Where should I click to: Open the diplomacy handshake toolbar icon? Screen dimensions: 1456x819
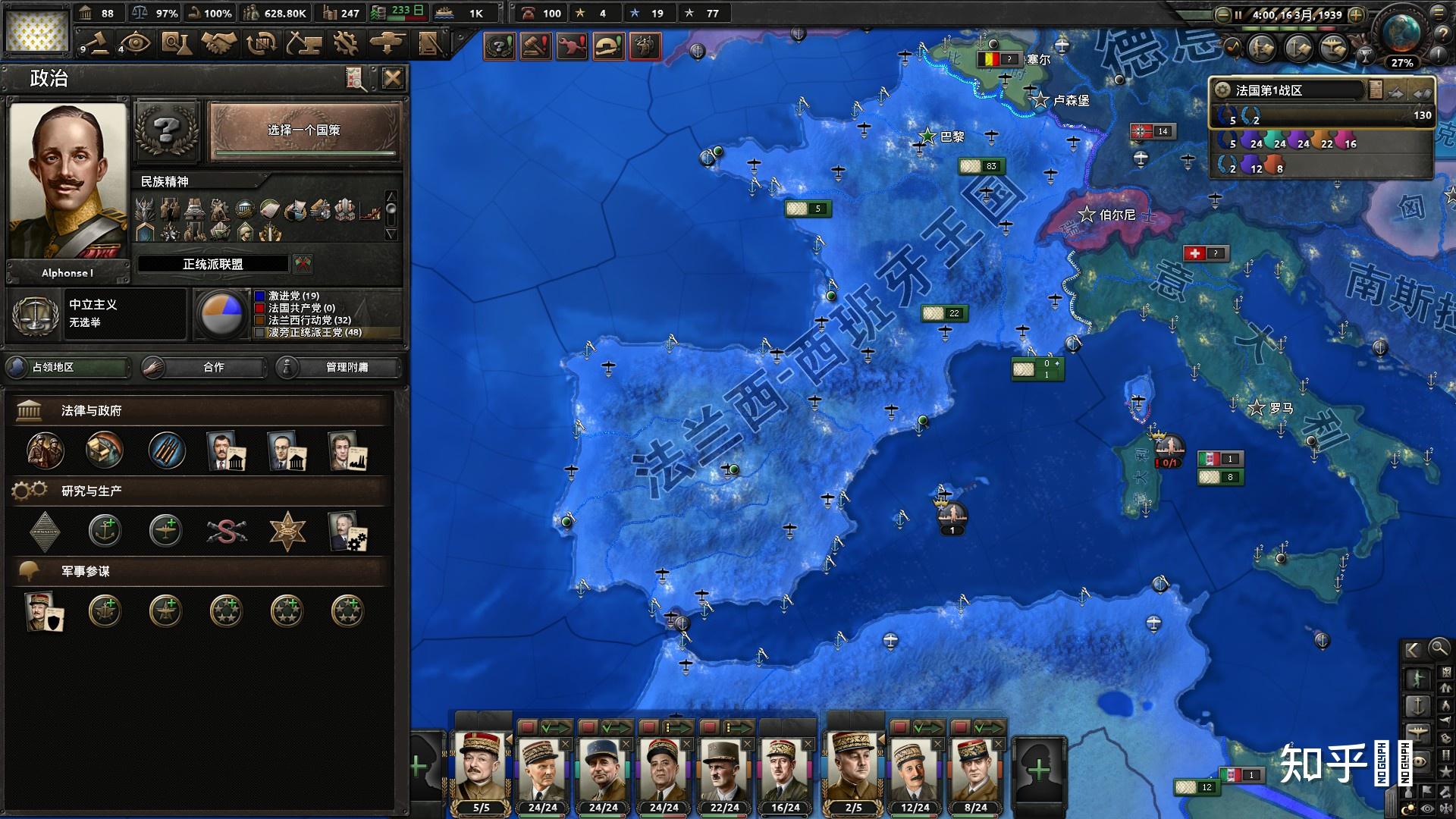point(219,43)
